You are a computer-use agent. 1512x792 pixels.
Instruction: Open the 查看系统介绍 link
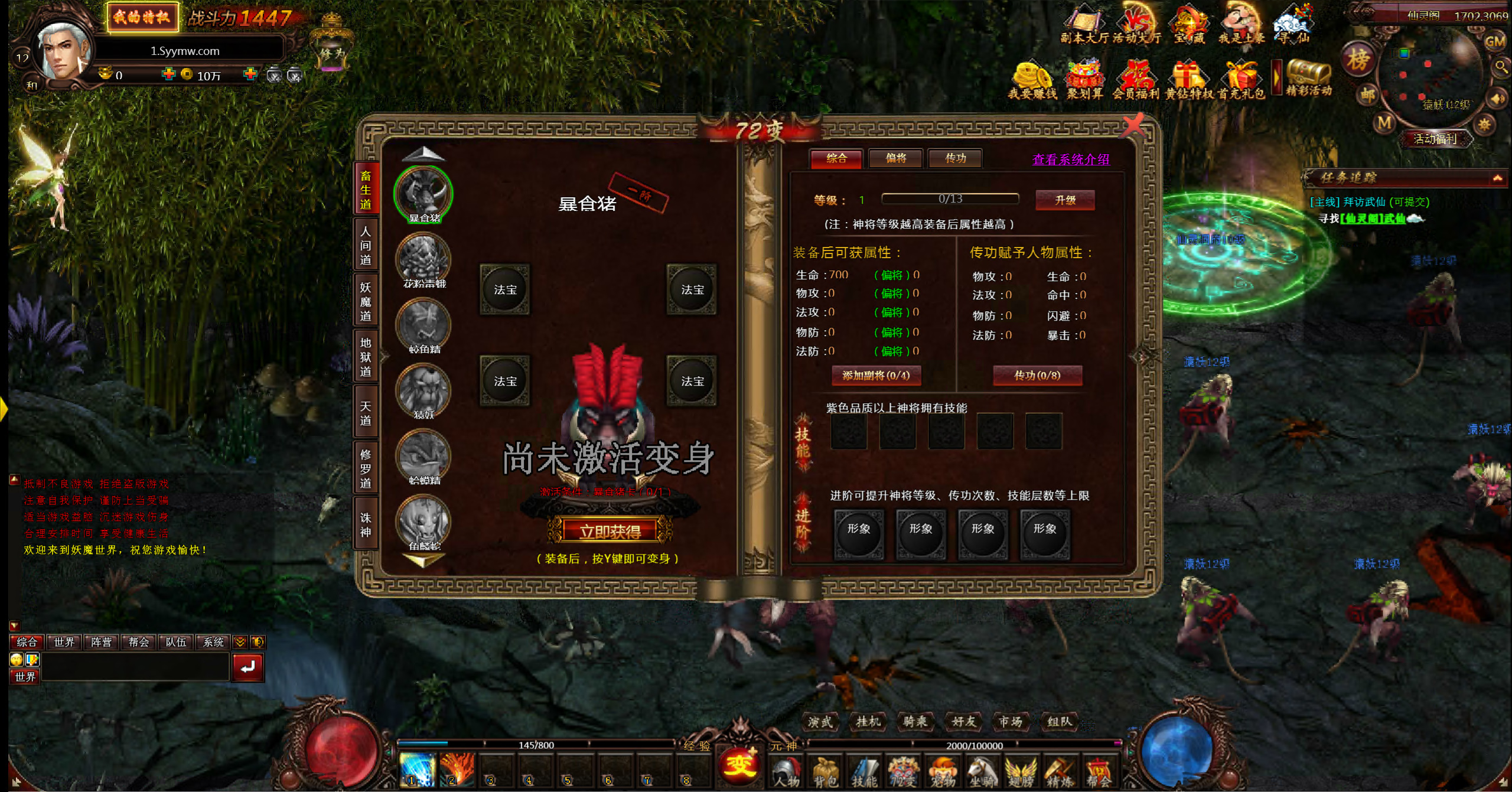pos(1070,159)
